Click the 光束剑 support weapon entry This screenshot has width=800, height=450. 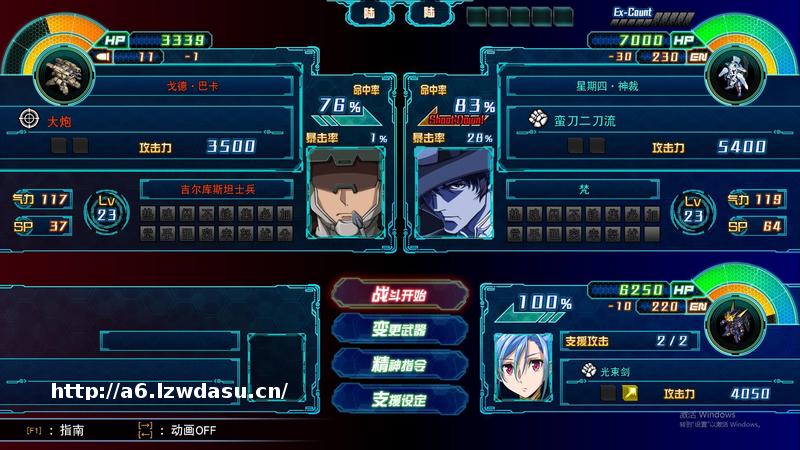(640, 371)
